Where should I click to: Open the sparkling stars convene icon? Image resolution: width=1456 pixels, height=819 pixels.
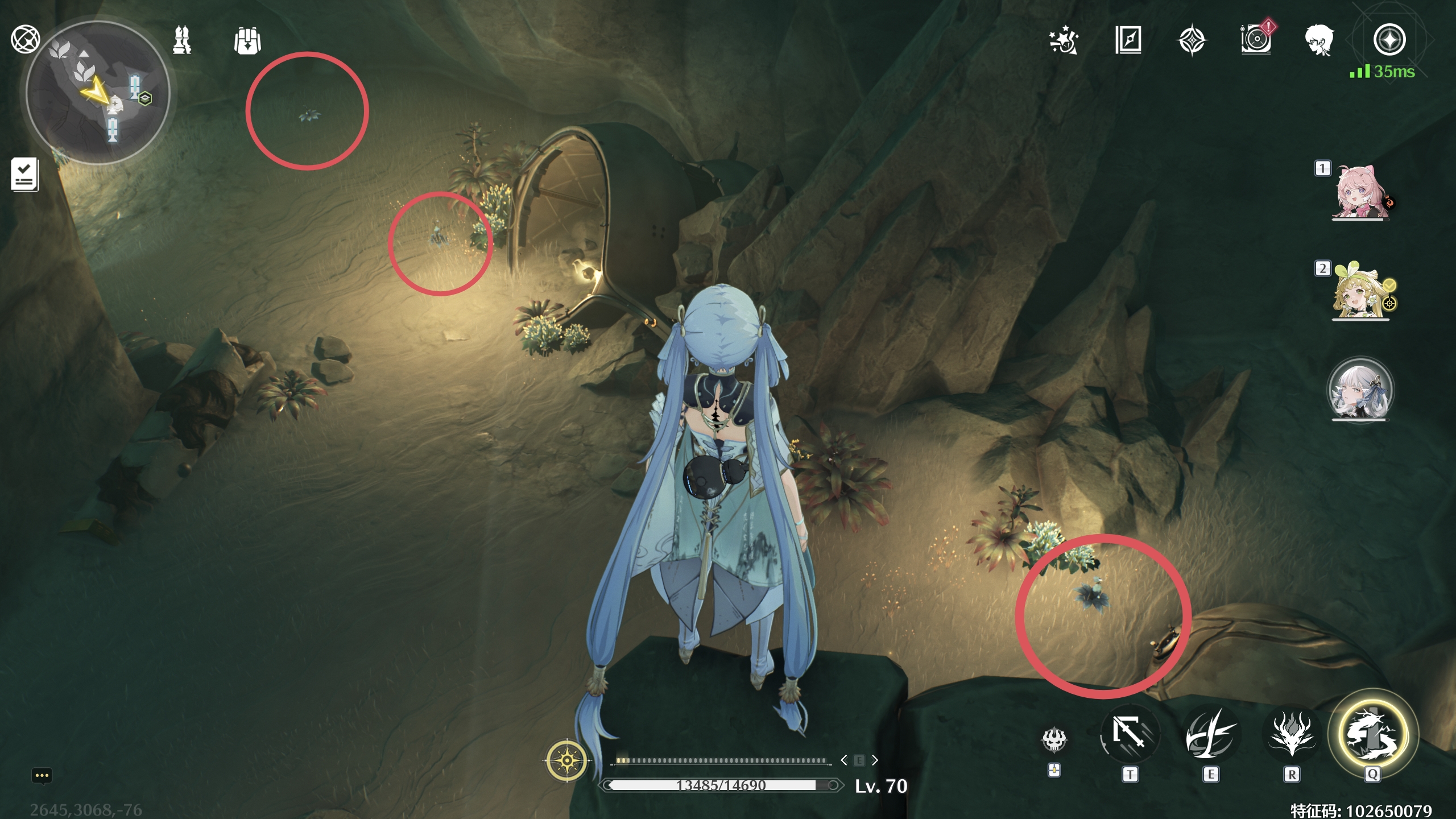coord(1063,41)
